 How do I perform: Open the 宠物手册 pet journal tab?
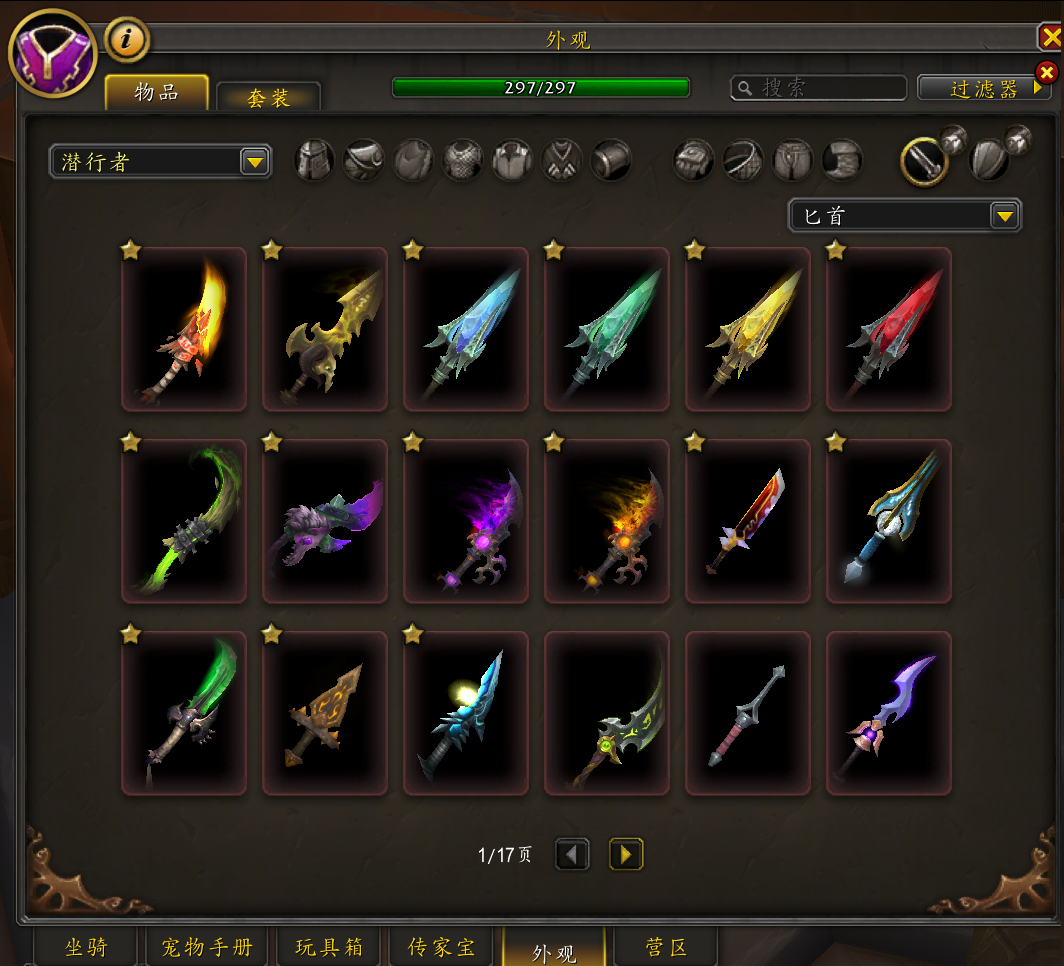point(207,947)
